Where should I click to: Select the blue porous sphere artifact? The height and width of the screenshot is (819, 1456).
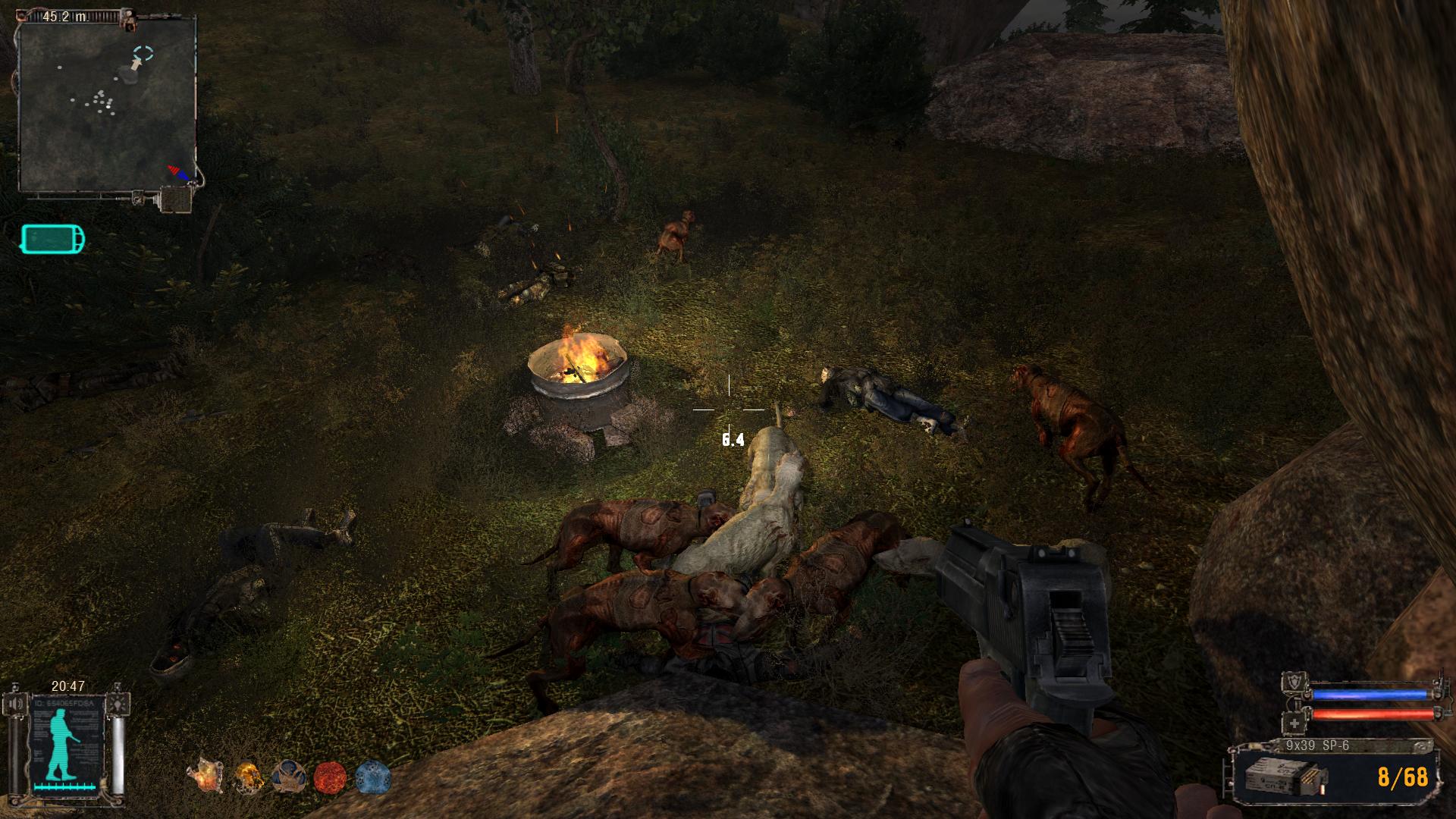(x=372, y=777)
